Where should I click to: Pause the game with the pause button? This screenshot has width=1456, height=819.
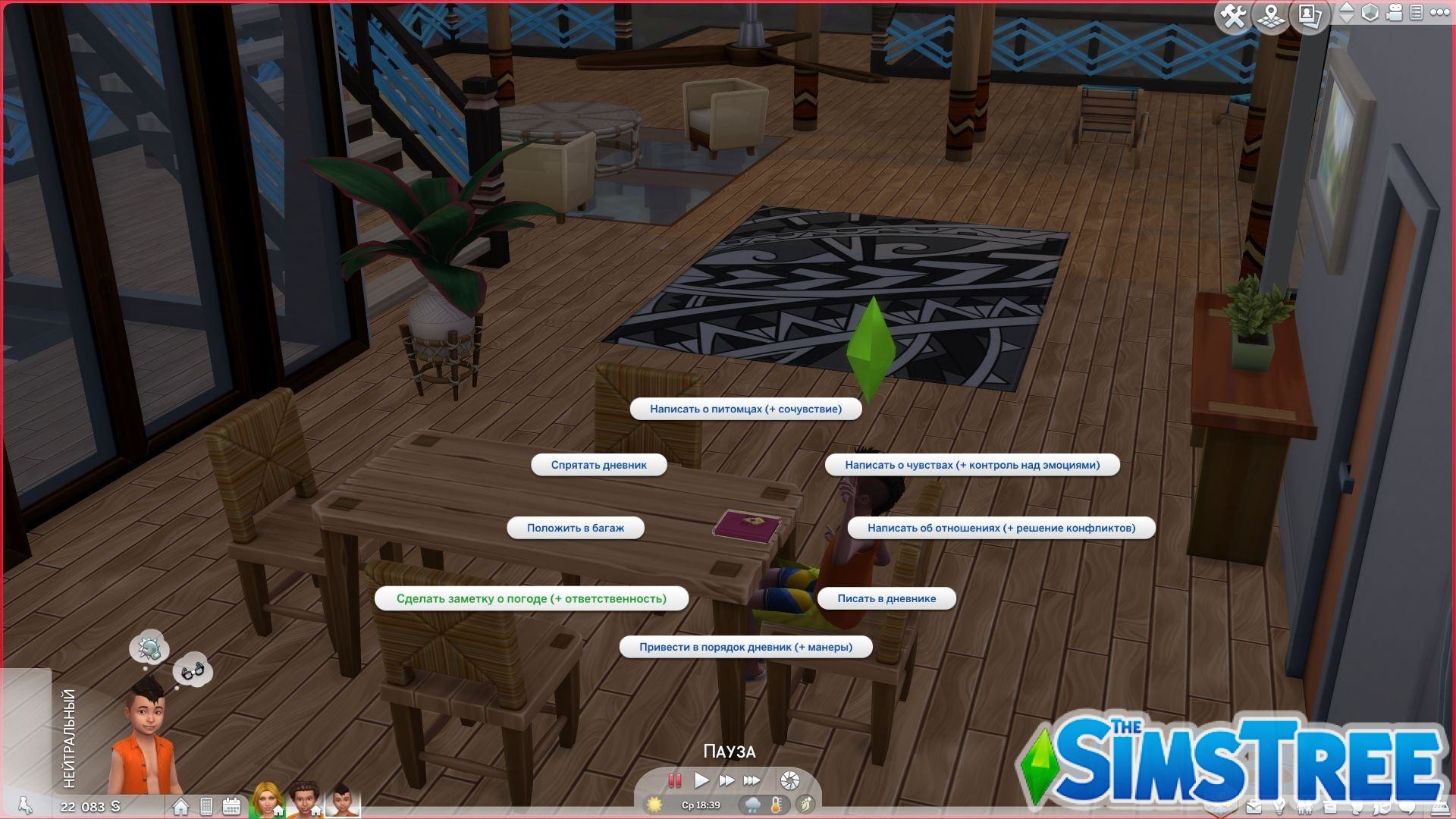[x=676, y=780]
